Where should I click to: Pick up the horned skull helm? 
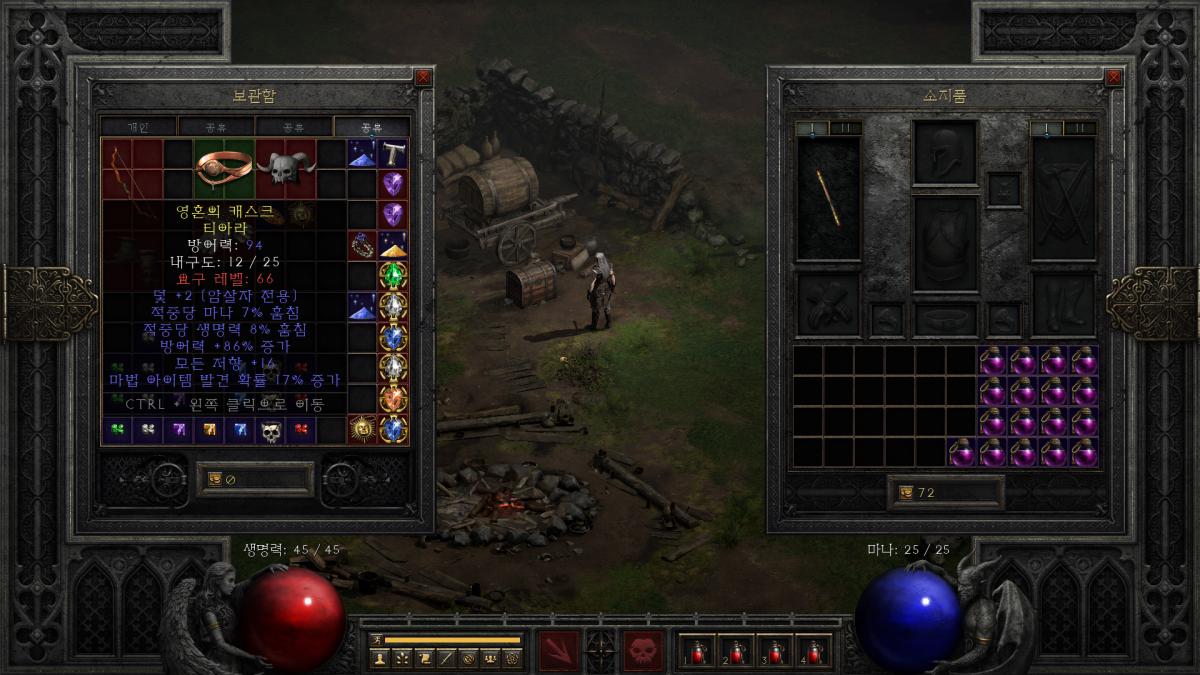point(286,168)
